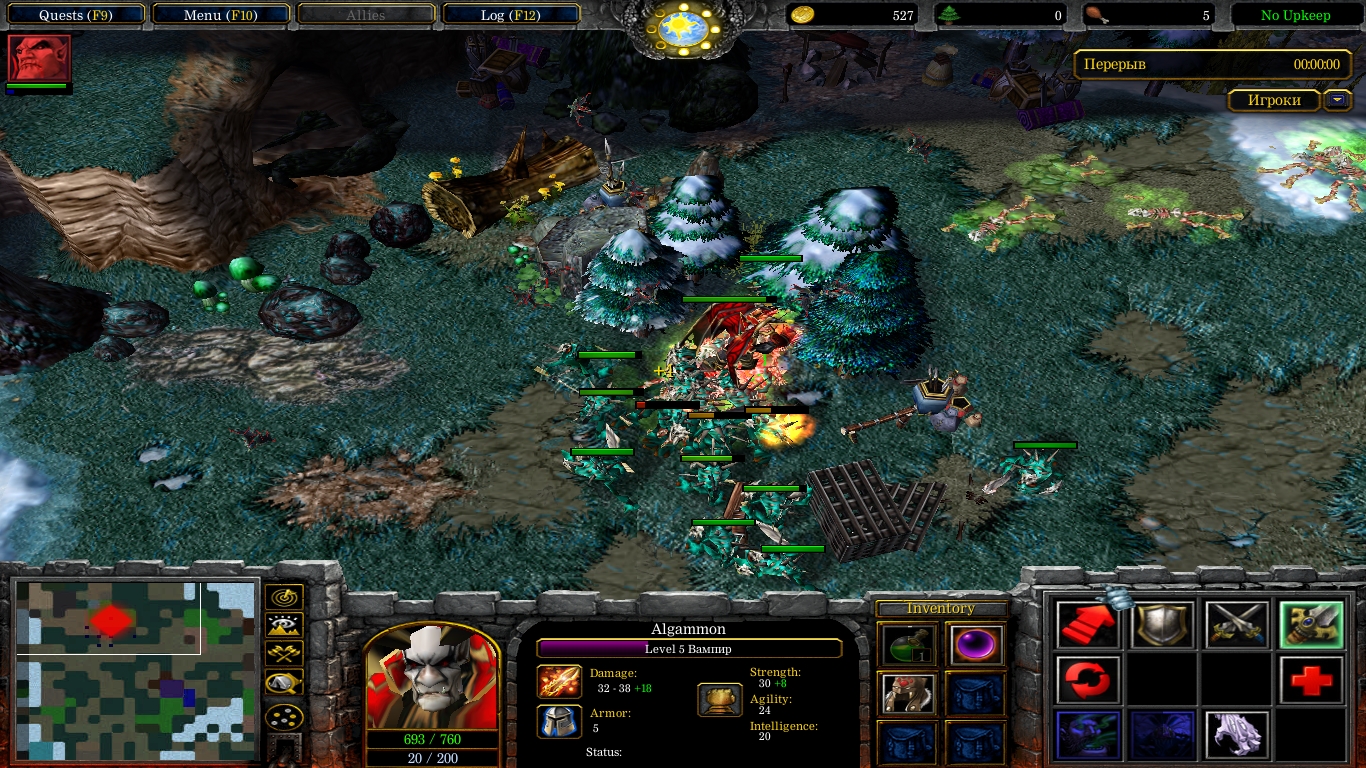Toggle the formation movement button
This screenshot has height=768, width=1366.
coord(284,717)
